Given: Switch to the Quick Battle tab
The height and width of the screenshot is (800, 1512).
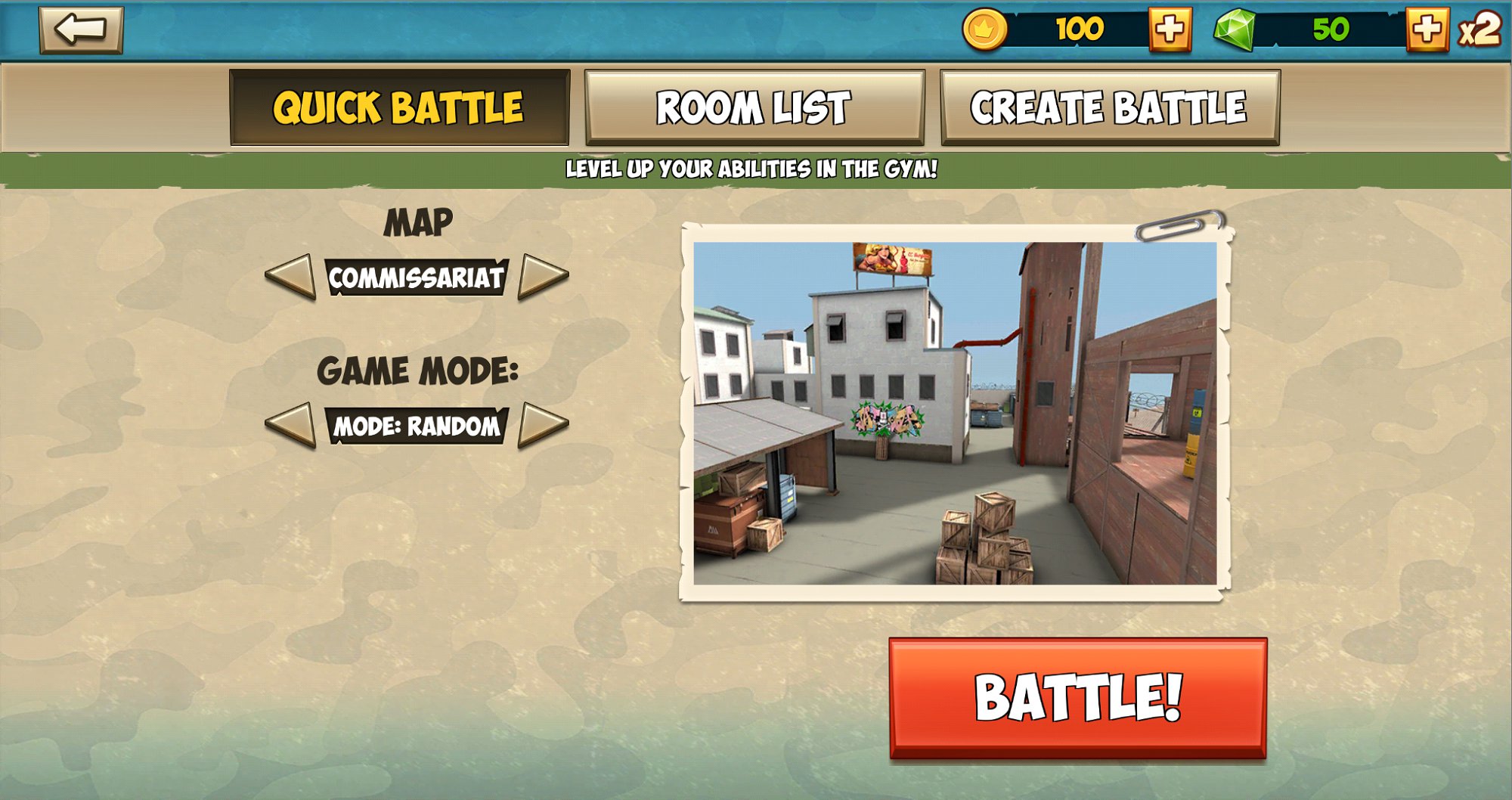Looking at the screenshot, I should (399, 107).
